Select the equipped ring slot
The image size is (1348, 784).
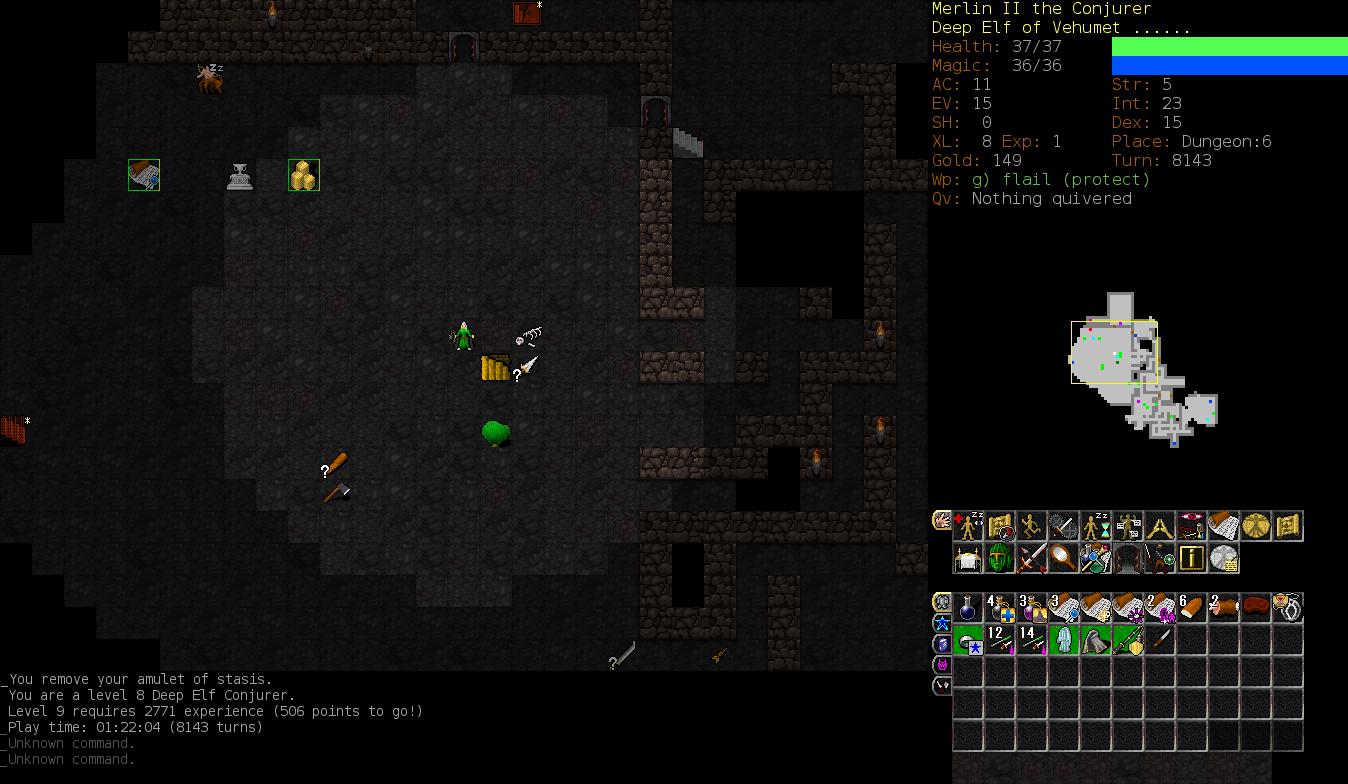968,640
